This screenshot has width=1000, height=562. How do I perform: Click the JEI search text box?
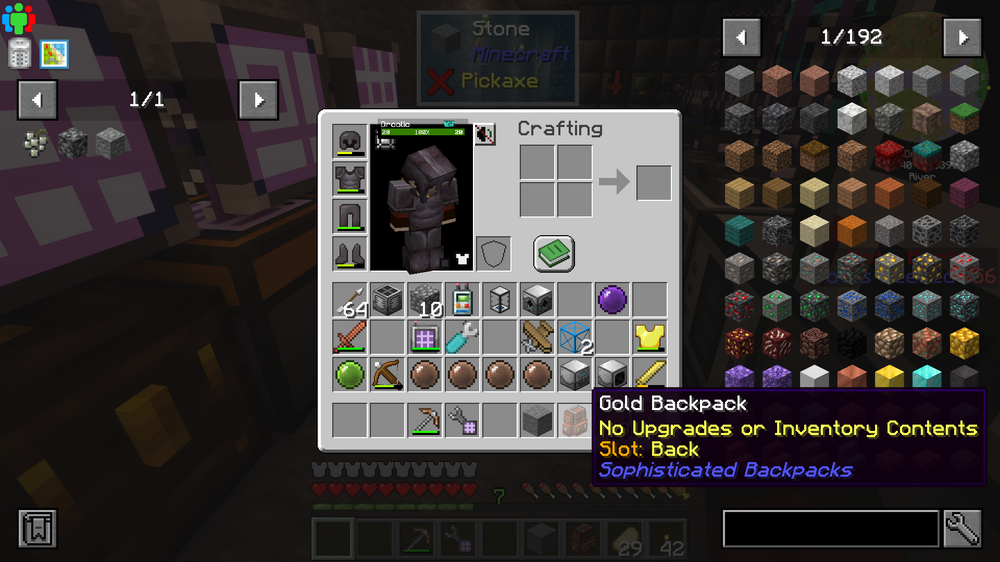[x=830, y=529]
